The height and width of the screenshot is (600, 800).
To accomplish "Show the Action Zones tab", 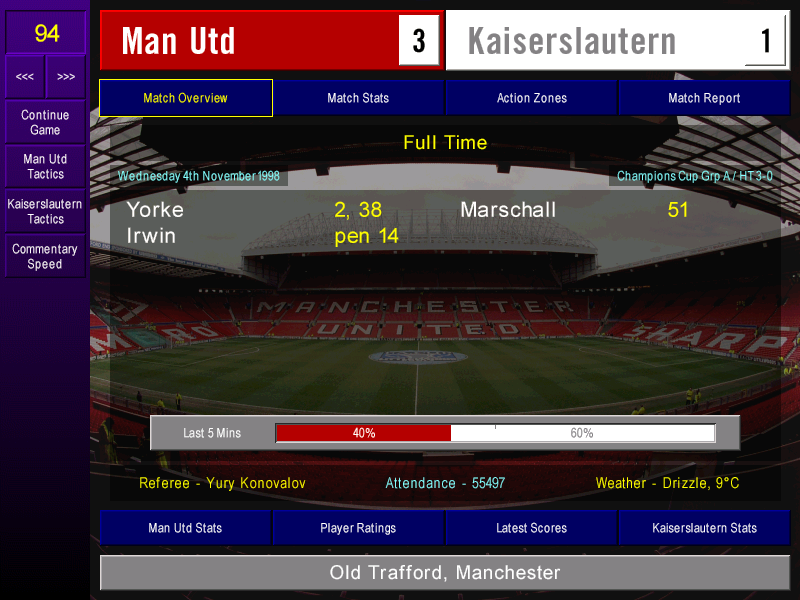I will pos(531,98).
